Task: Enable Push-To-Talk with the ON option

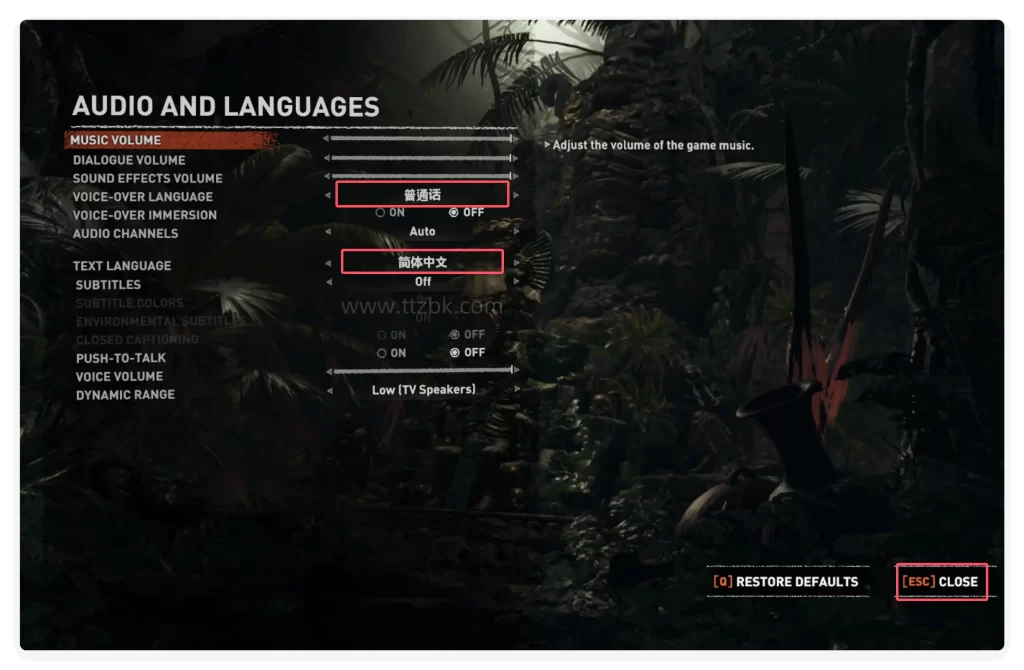Action: pyautogui.click(x=390, y=353)
